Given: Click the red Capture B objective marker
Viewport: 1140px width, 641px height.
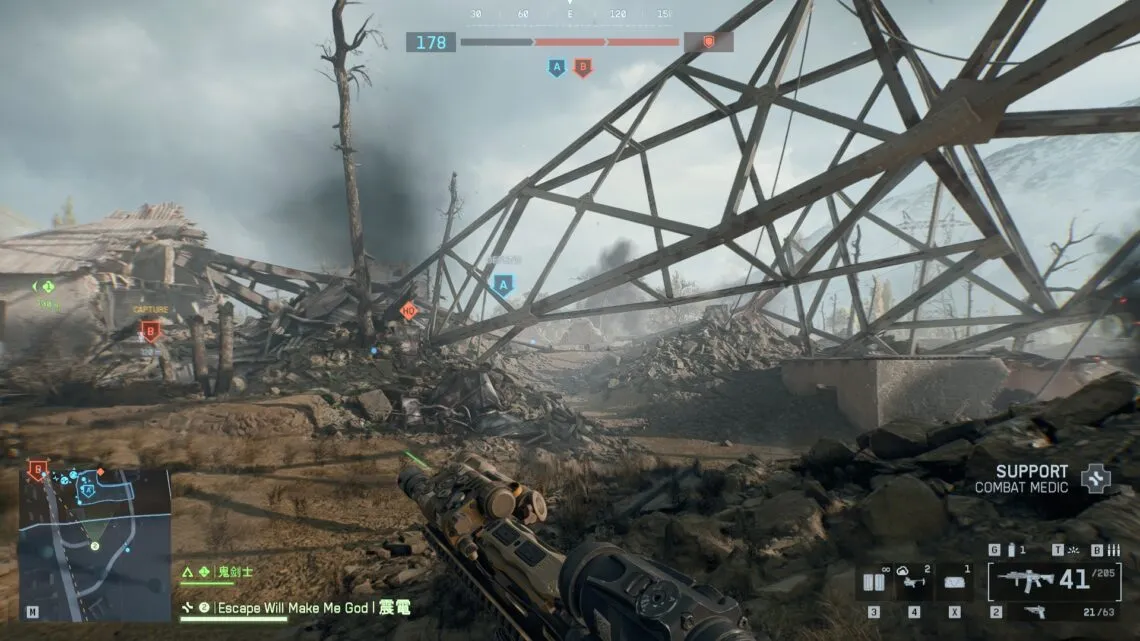Looking at the screenshot, I should coord(151,330).
